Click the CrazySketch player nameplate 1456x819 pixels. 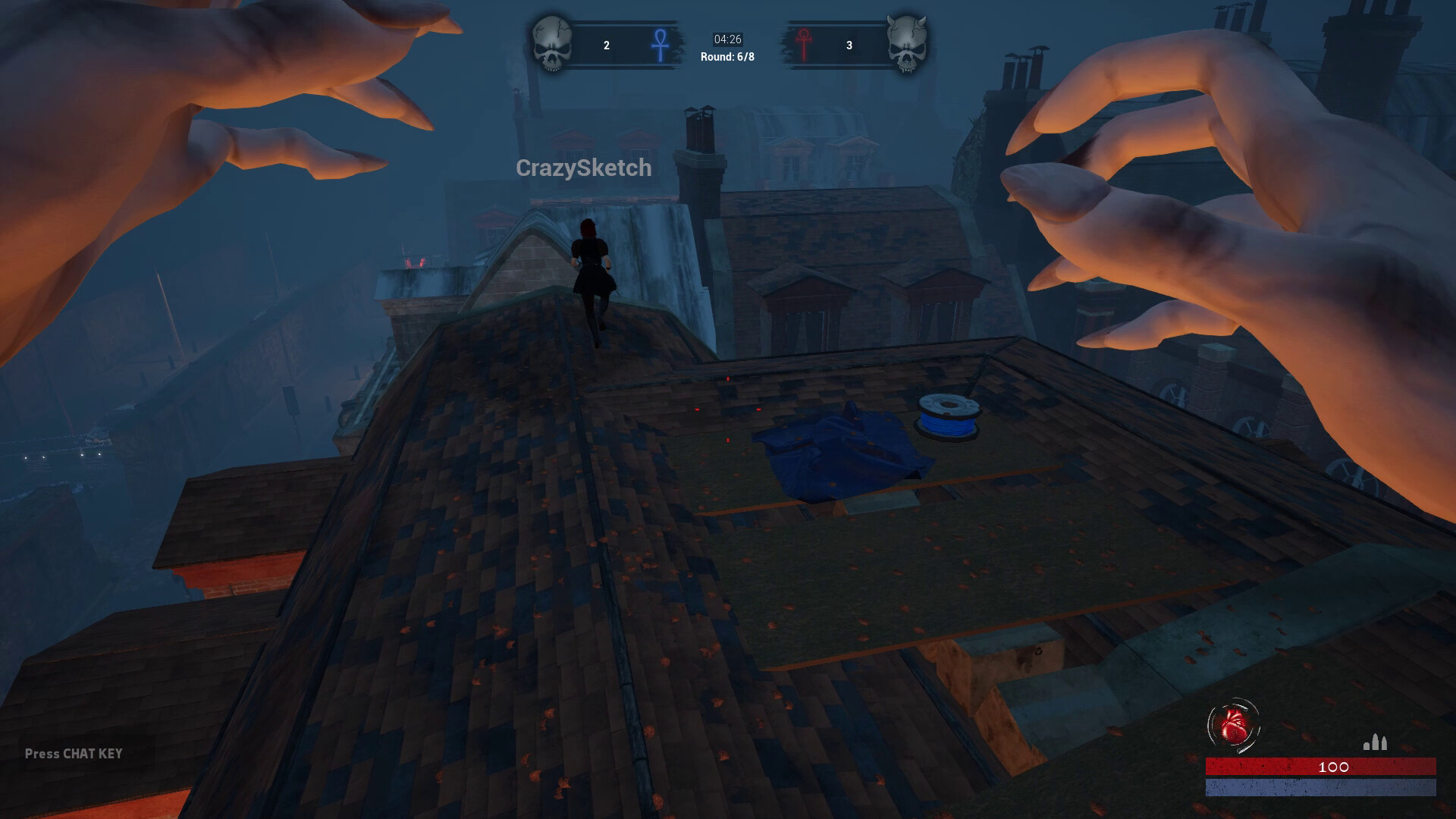[x=584, y=168]
